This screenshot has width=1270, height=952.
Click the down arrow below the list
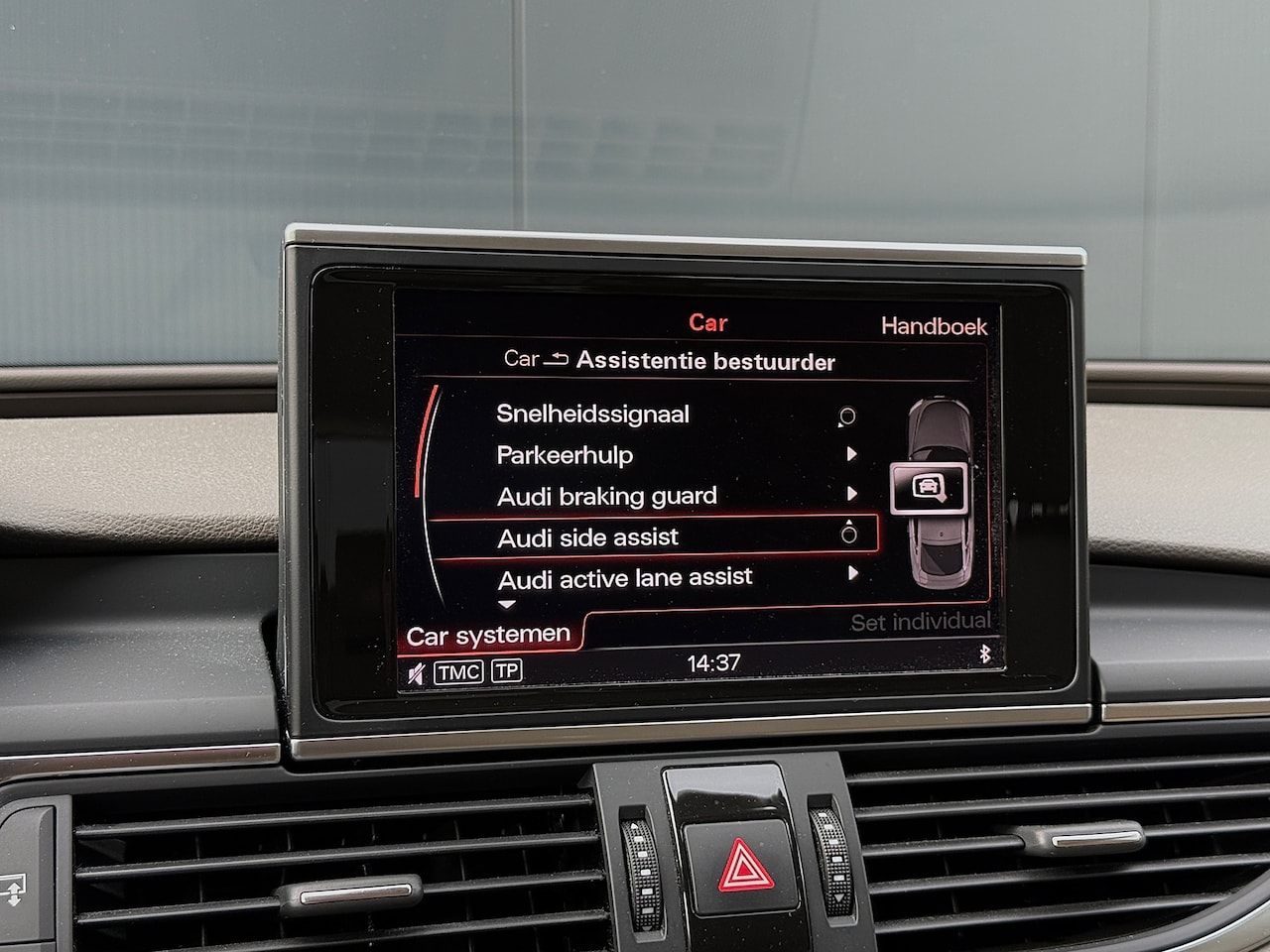507,604
